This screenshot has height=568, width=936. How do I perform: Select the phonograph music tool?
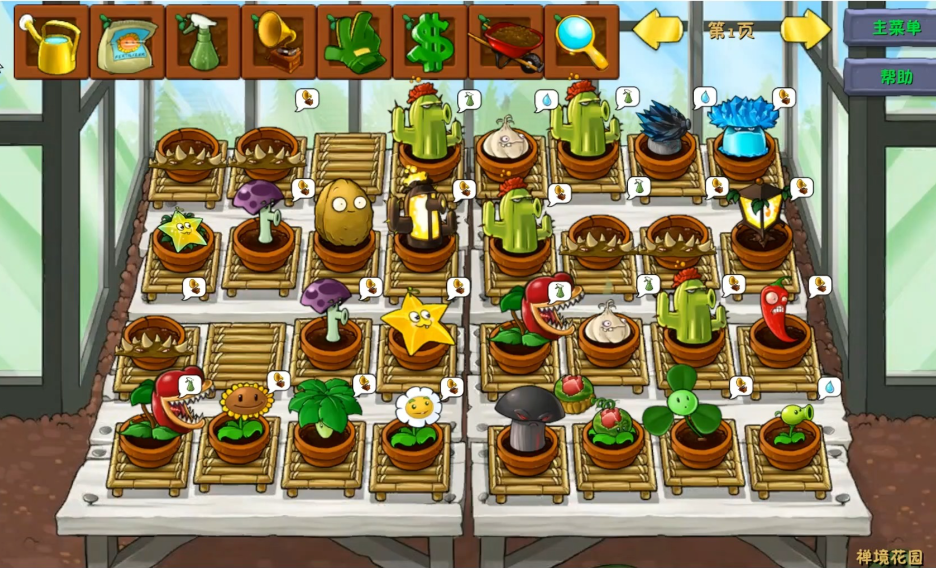[x=279, y=42]
